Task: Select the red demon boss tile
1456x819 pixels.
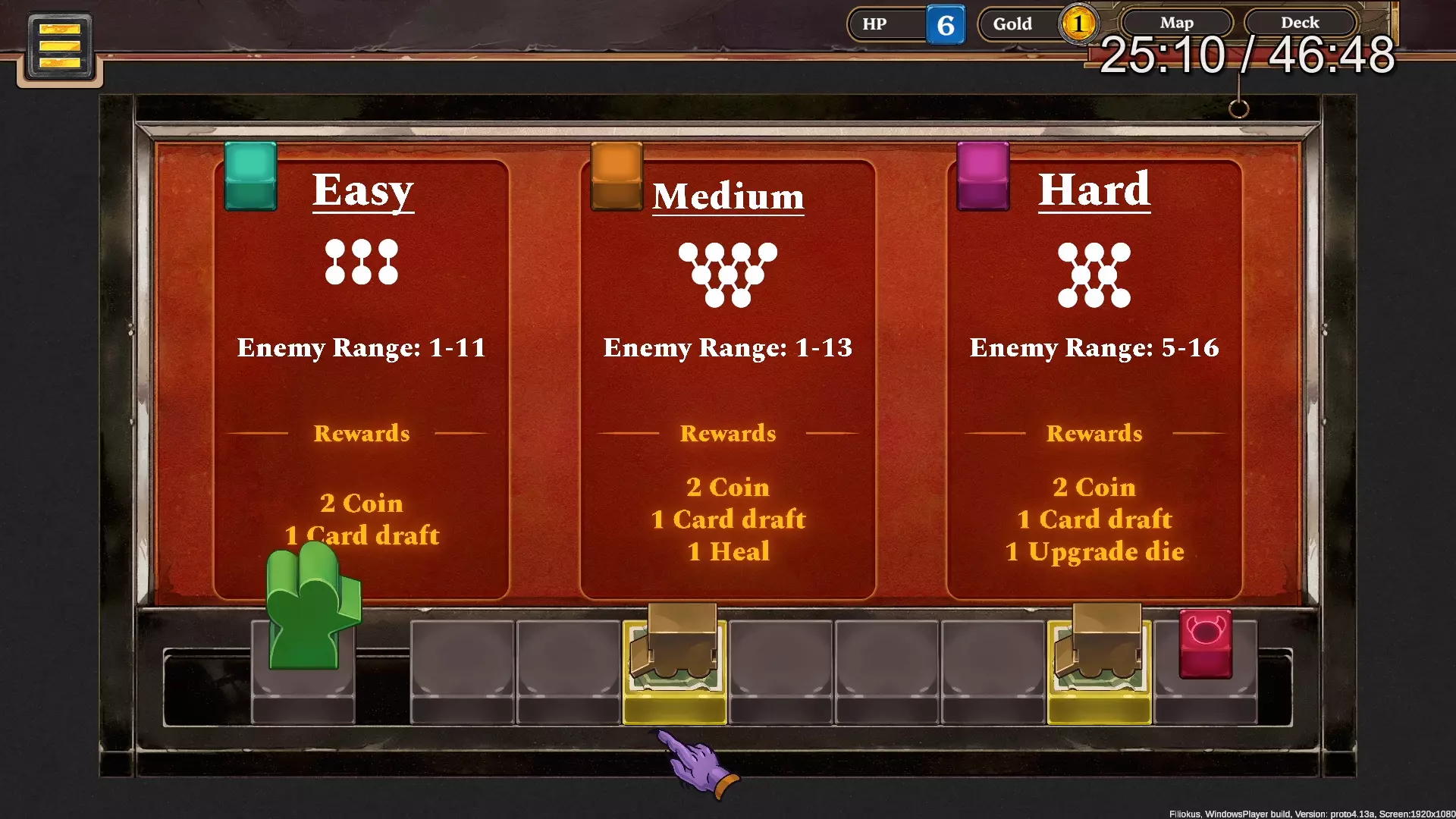Action: pos(1205,643)
